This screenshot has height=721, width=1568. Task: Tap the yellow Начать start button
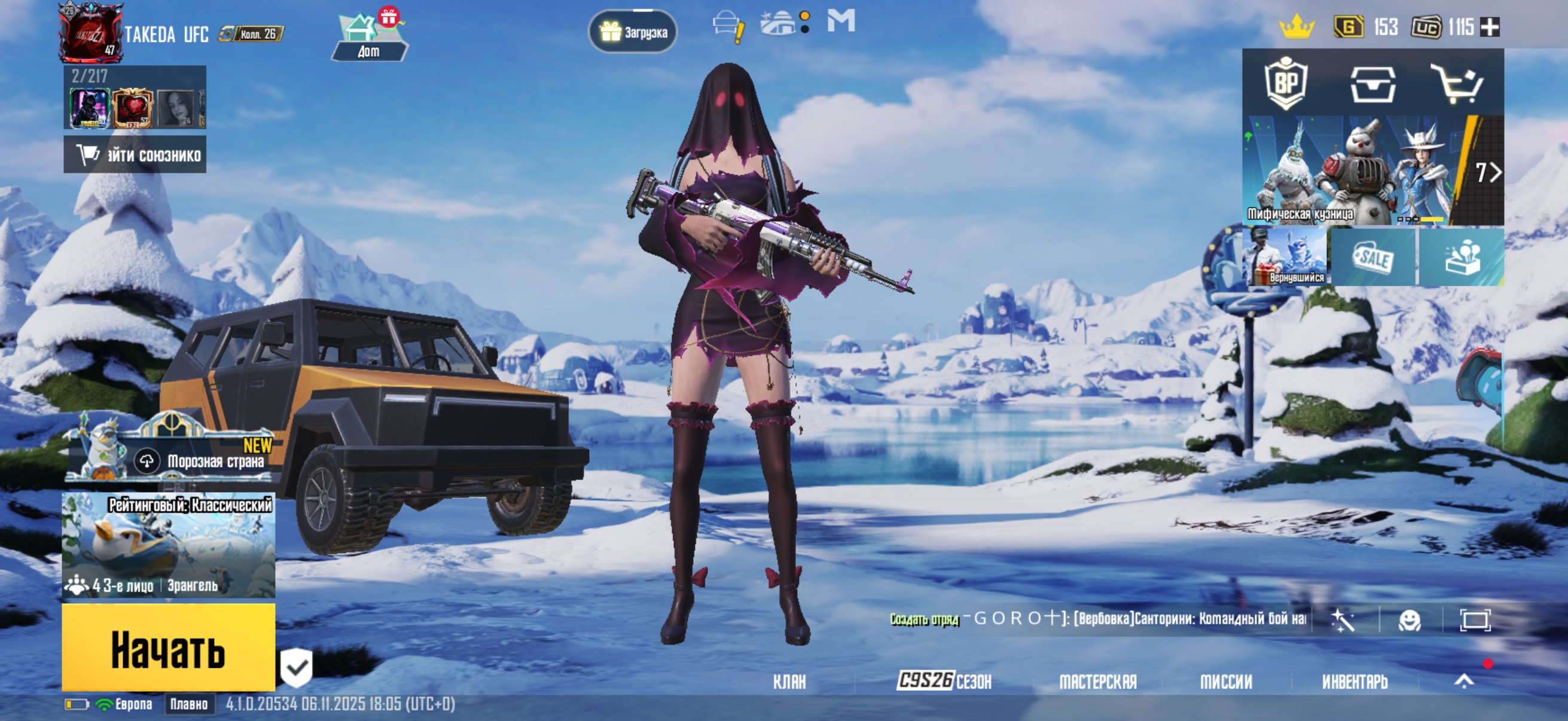(168, 647)
